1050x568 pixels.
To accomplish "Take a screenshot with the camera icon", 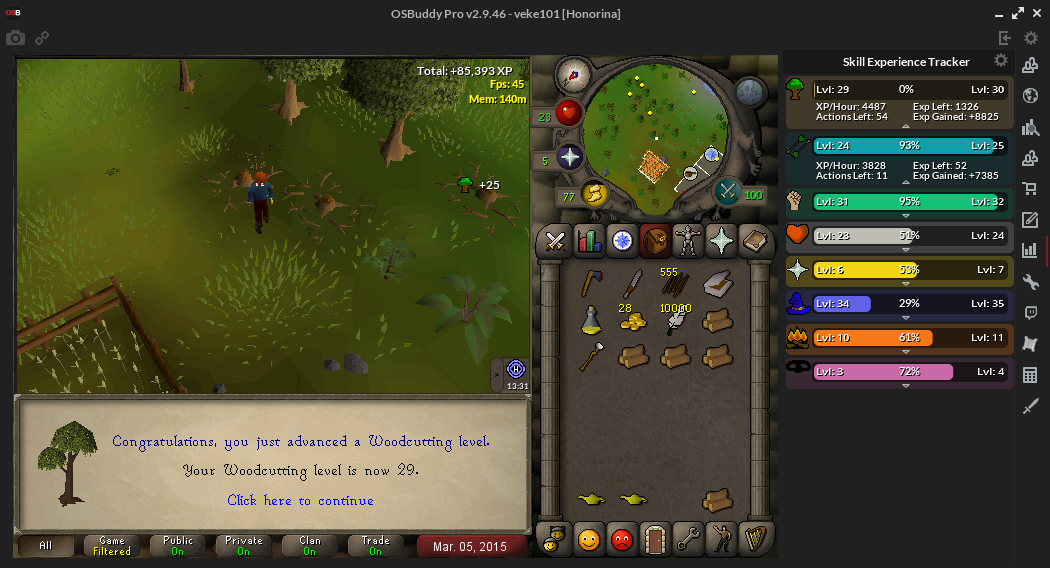I will (15, 38).
